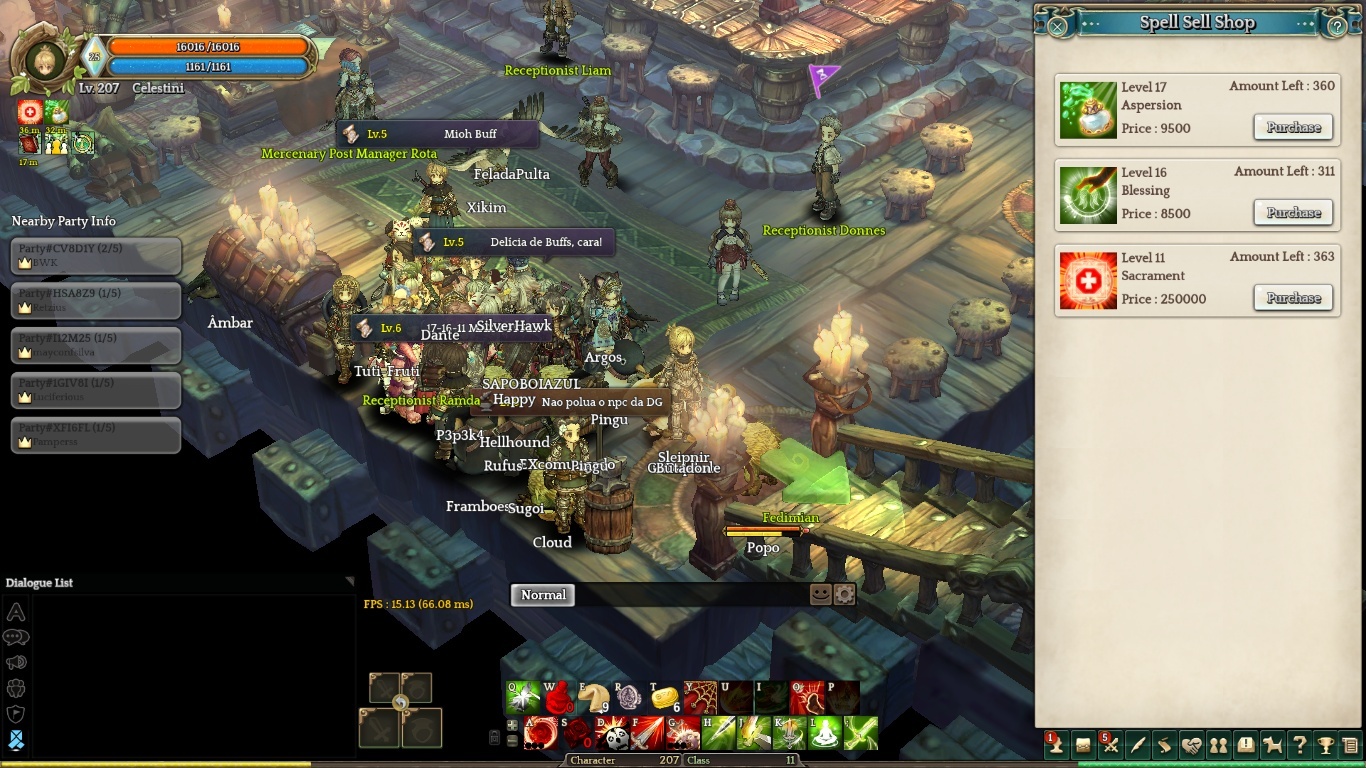Click the chat message input box
Viewport: 1366px width, 768px height.
point(690,595)
